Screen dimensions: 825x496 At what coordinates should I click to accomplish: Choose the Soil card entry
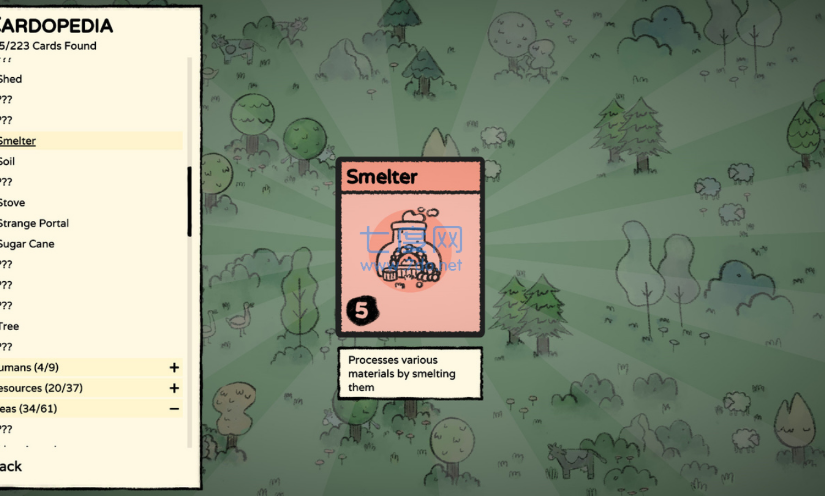click(x=8, y=161)
